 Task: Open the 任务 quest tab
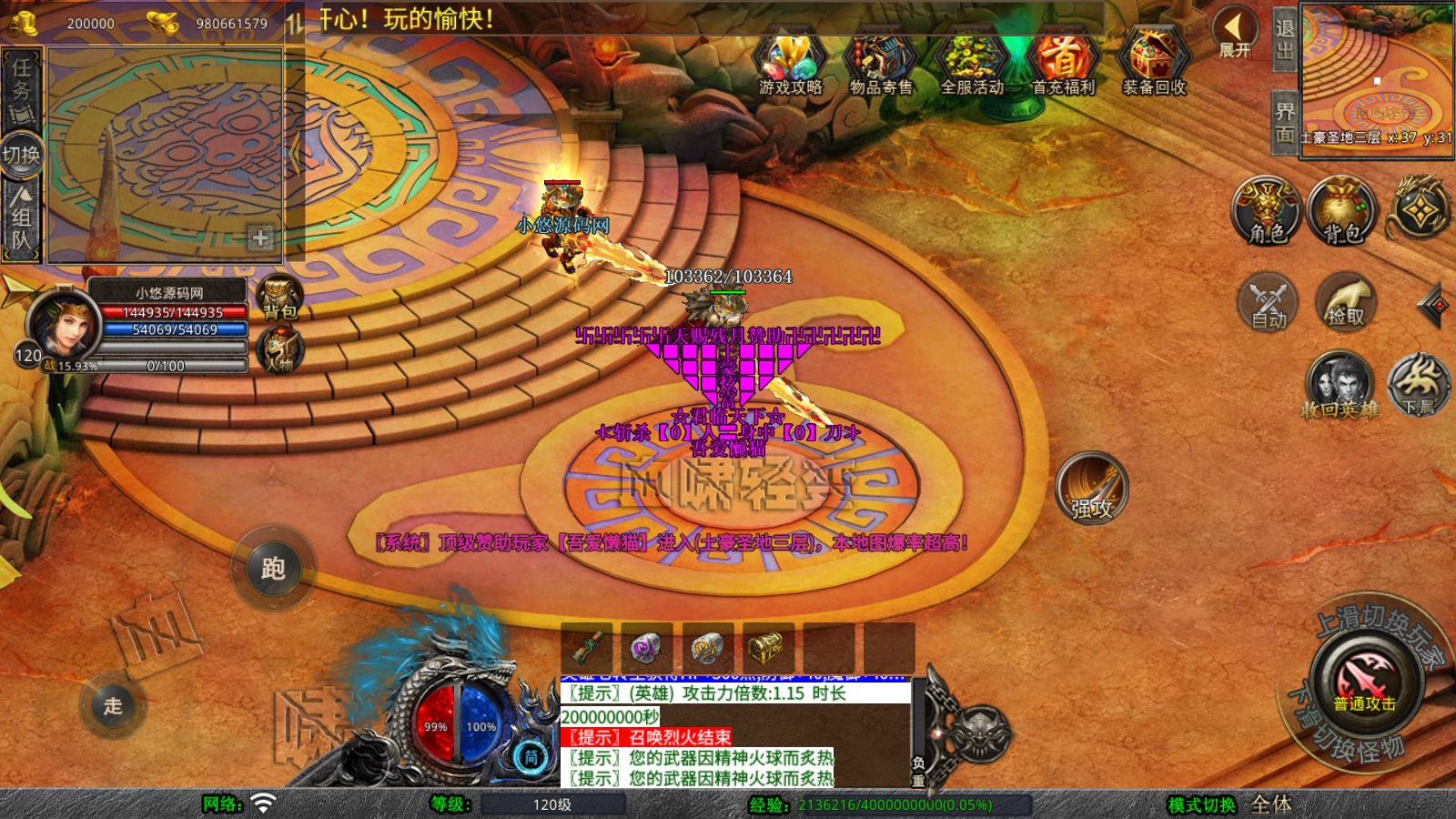point(21,88)
